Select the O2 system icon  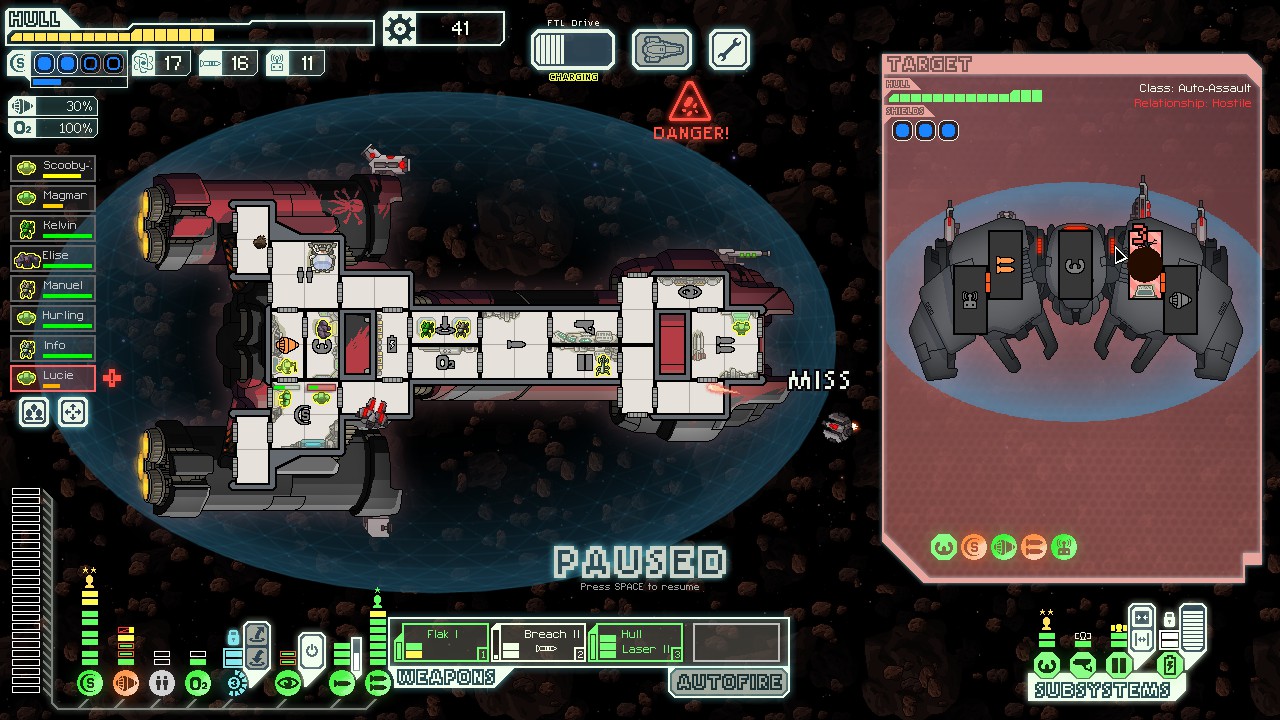[197, 683]
